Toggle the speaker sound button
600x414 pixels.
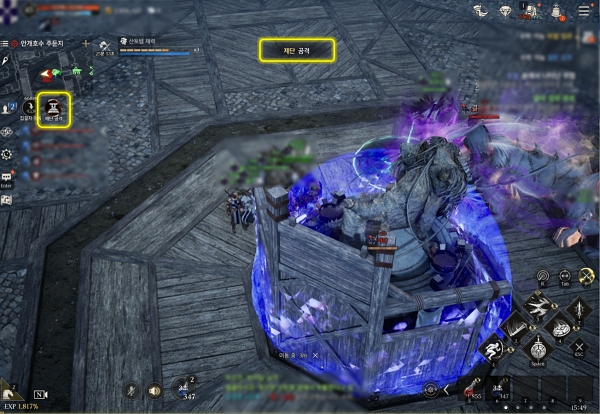(154, 391)
